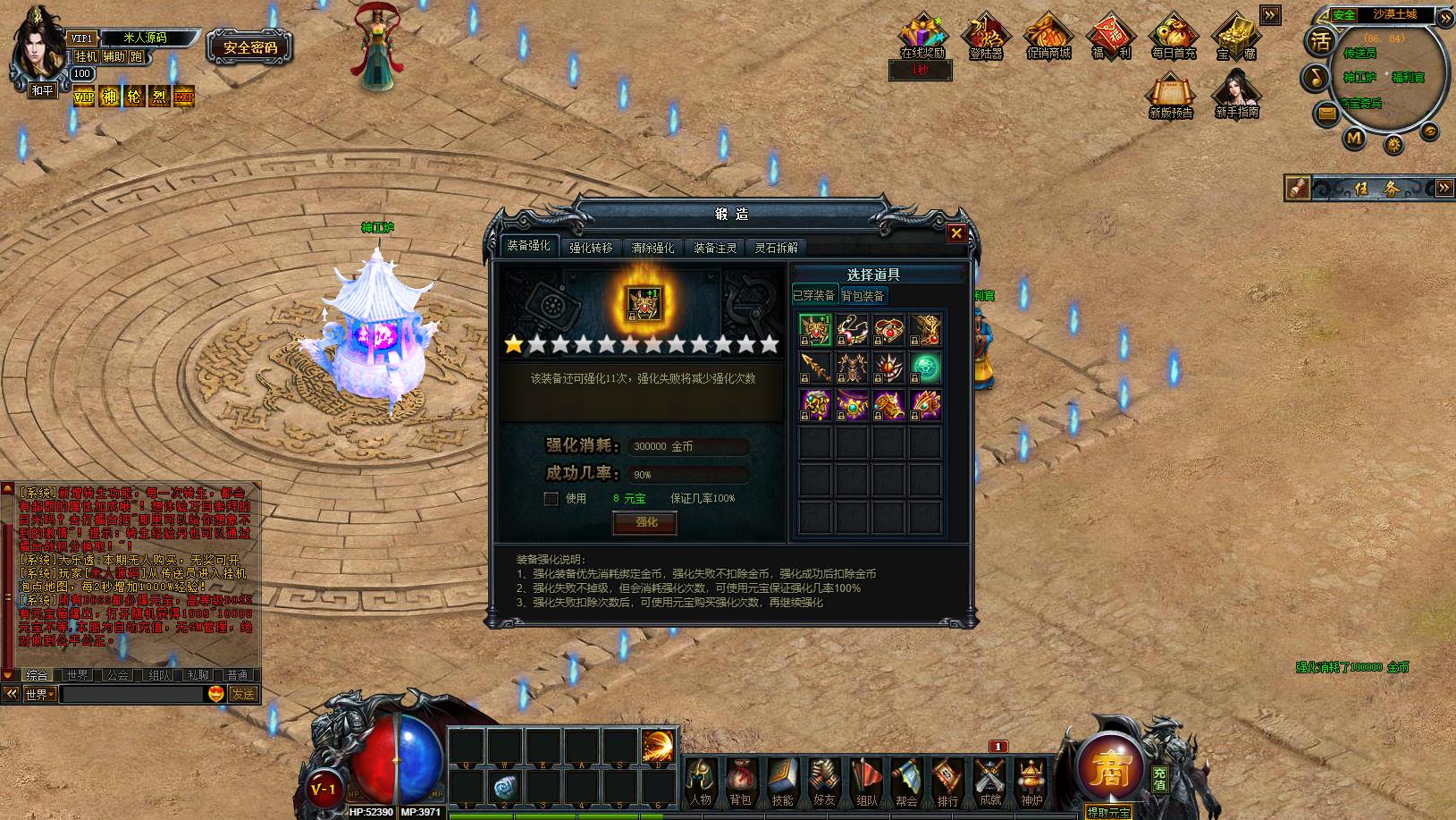Open the 清除强化 tab
The image size is (1456, 820).
point(652,248)
